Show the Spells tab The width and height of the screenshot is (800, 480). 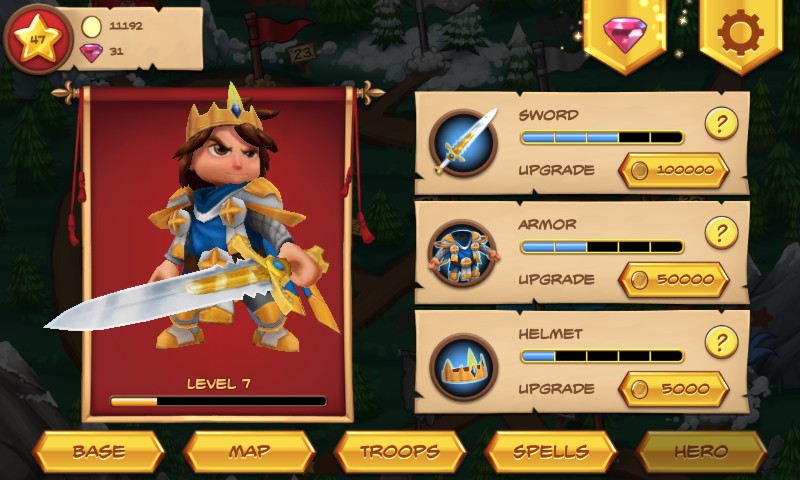[550, 451]
